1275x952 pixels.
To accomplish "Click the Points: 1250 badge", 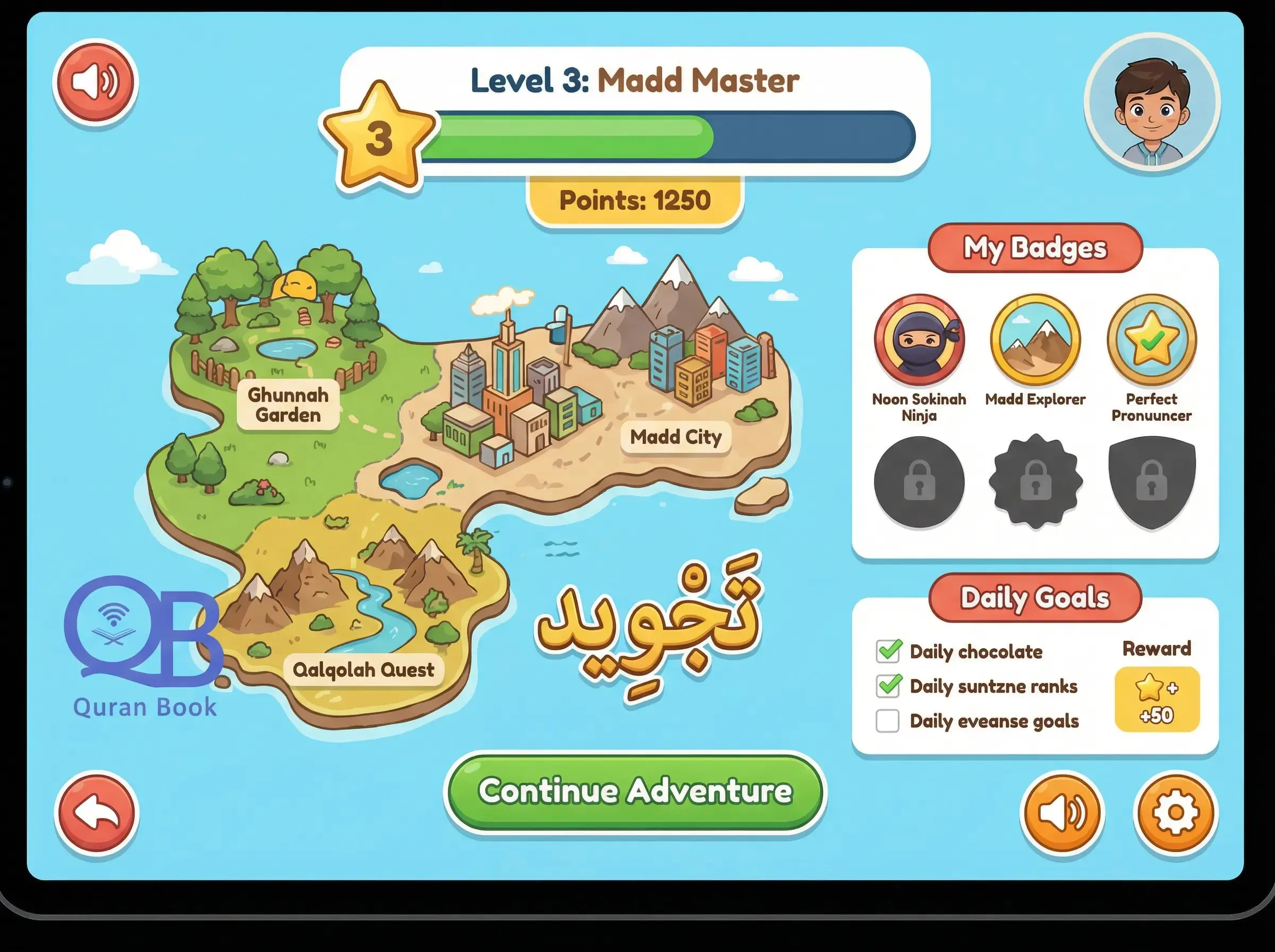I will click(x=634, y=200).
